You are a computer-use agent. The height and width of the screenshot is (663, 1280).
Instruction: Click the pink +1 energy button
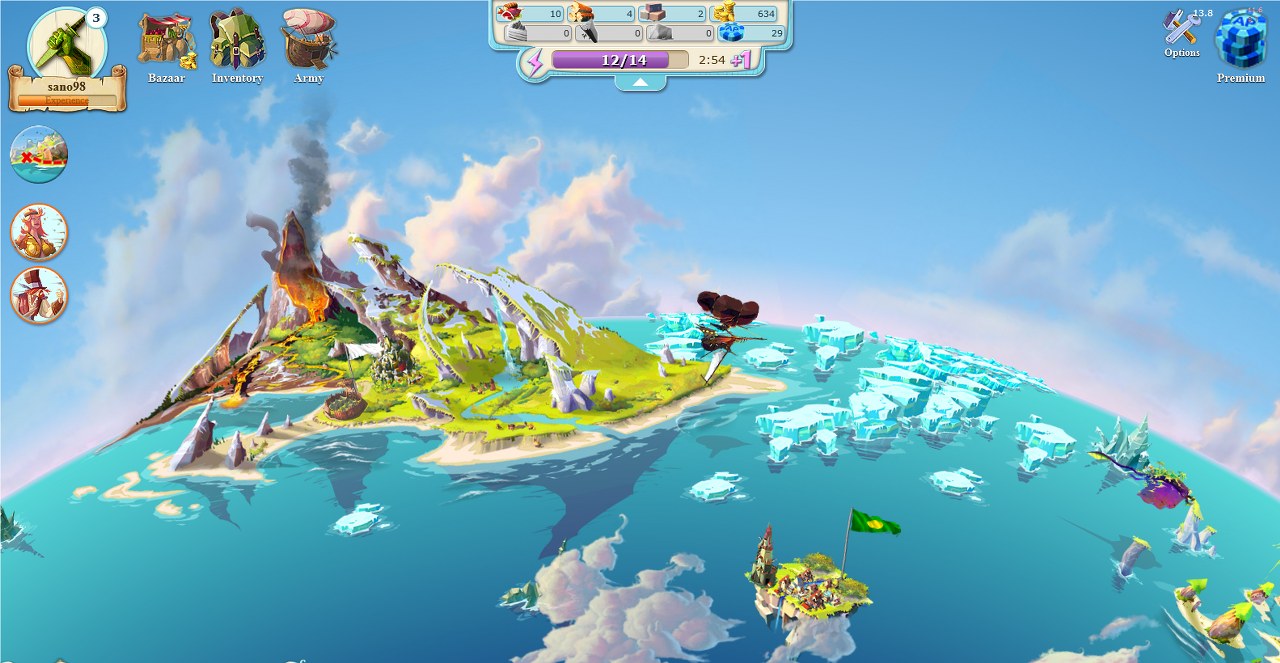[x=741, y=60]
